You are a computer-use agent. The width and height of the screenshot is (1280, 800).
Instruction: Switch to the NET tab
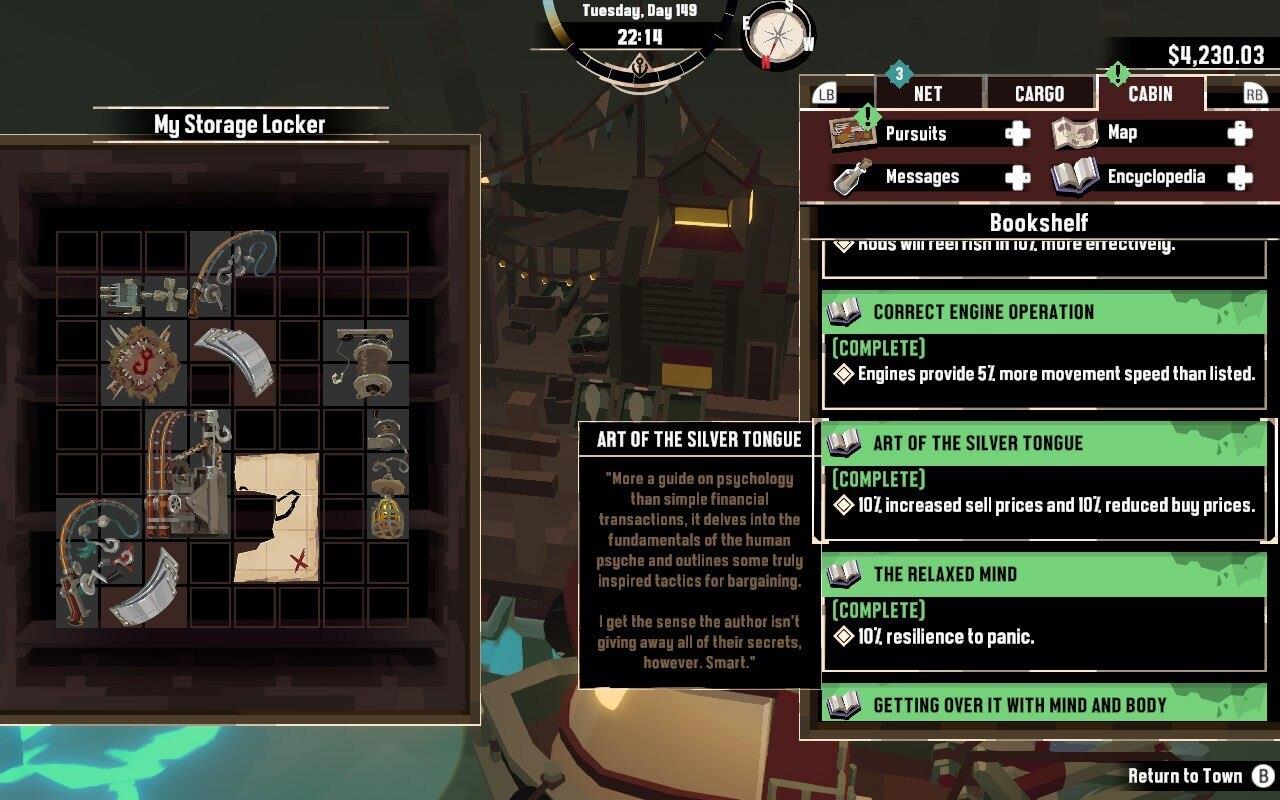927,94
